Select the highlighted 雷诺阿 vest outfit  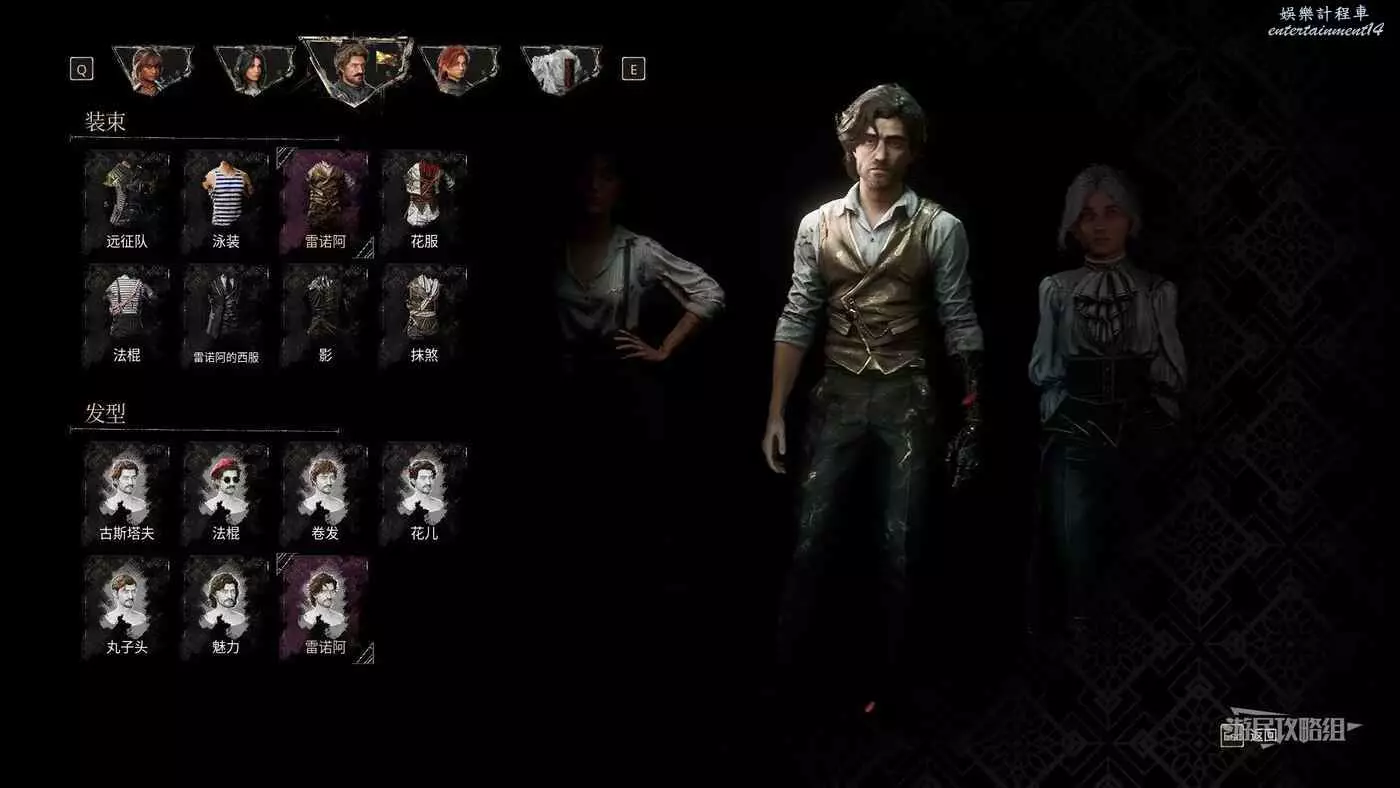coord(325,199)
